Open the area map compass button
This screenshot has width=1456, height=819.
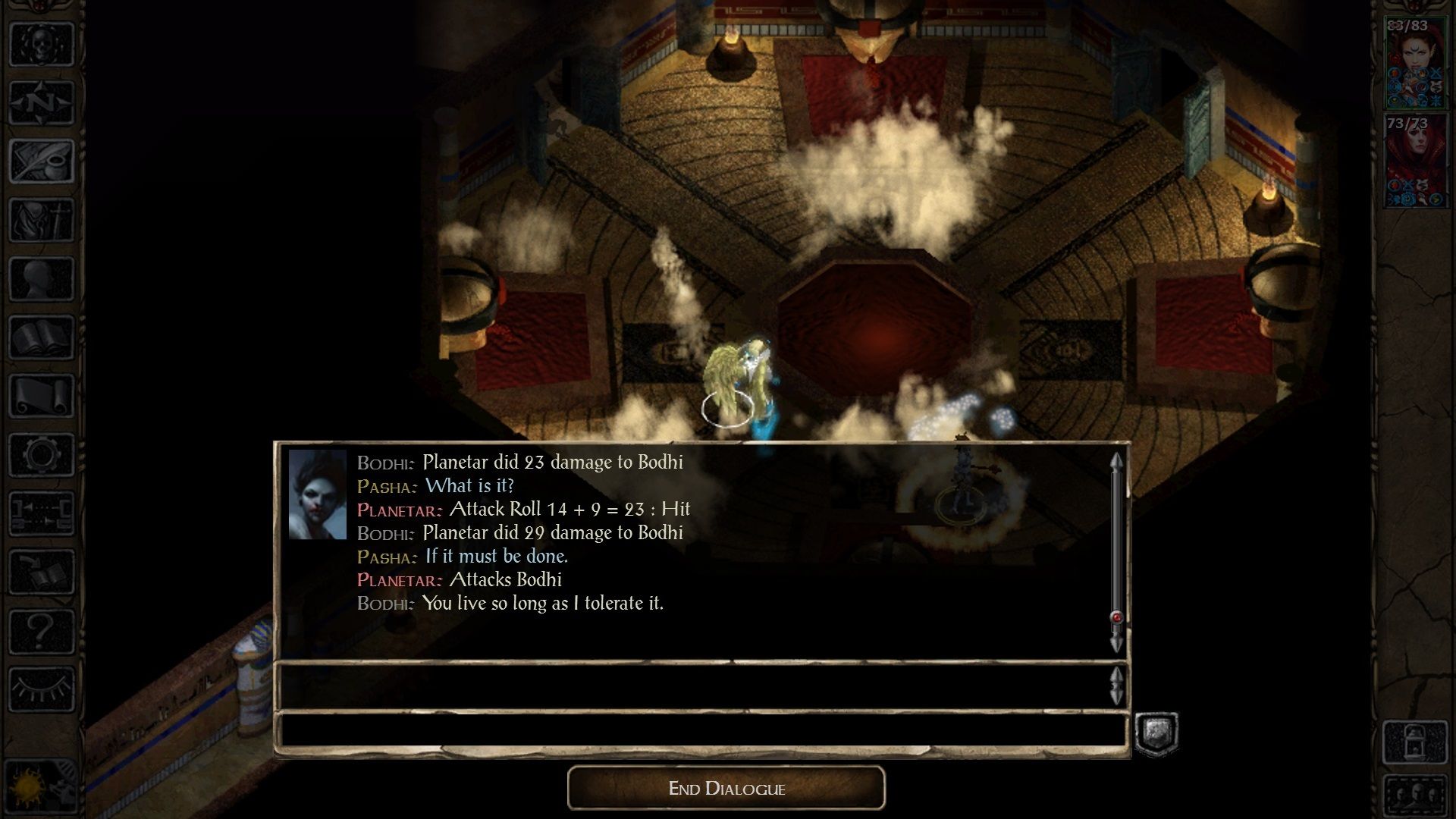click(x=42, y=102)
